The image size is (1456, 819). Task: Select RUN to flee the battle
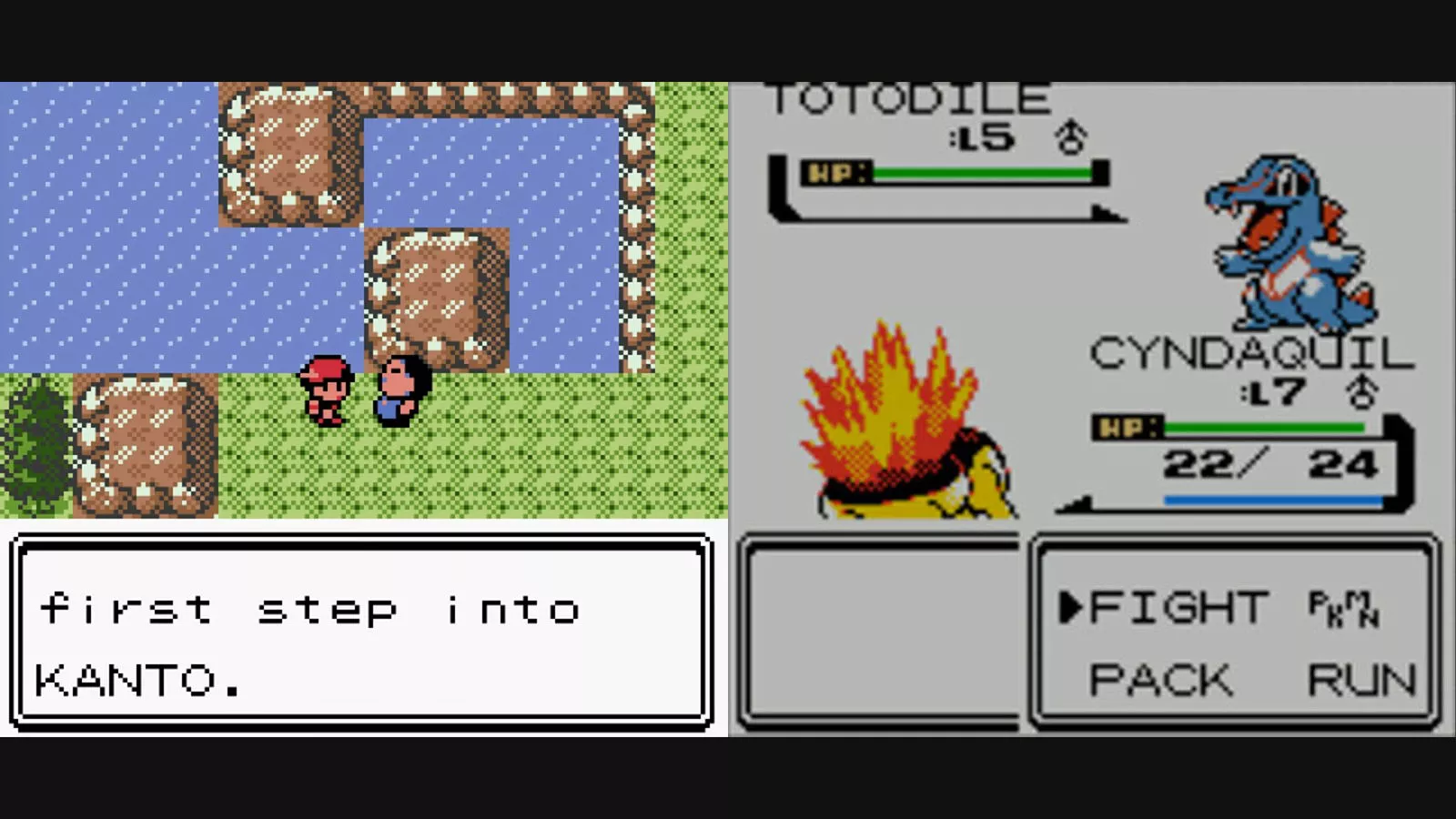click(1360, 678)
